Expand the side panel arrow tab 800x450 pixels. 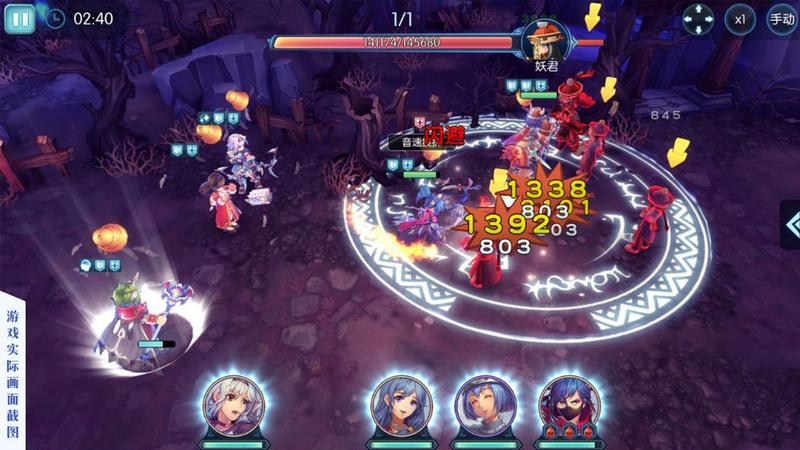(790, 225)
